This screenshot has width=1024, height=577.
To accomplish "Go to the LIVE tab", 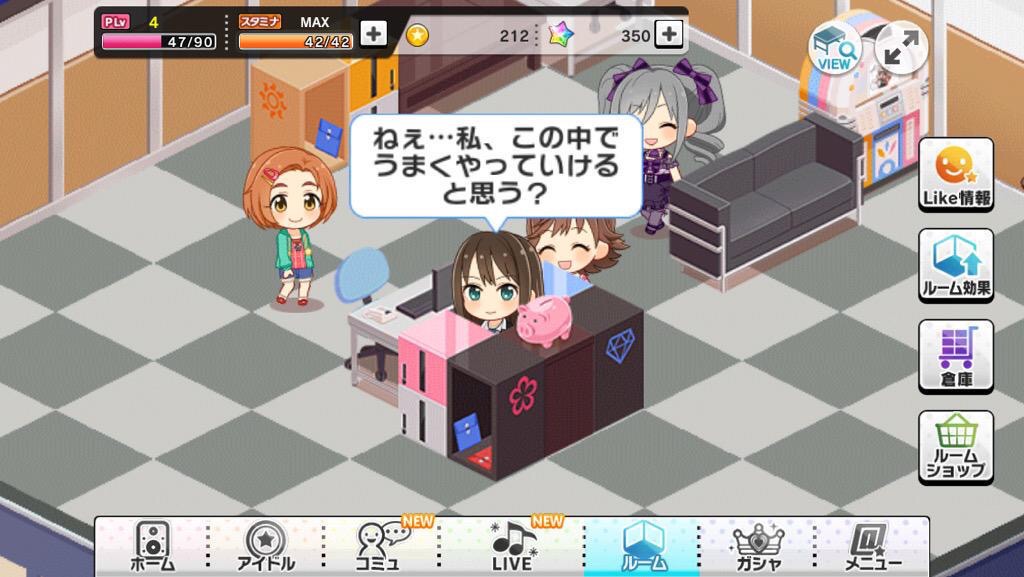I will 514,546.
